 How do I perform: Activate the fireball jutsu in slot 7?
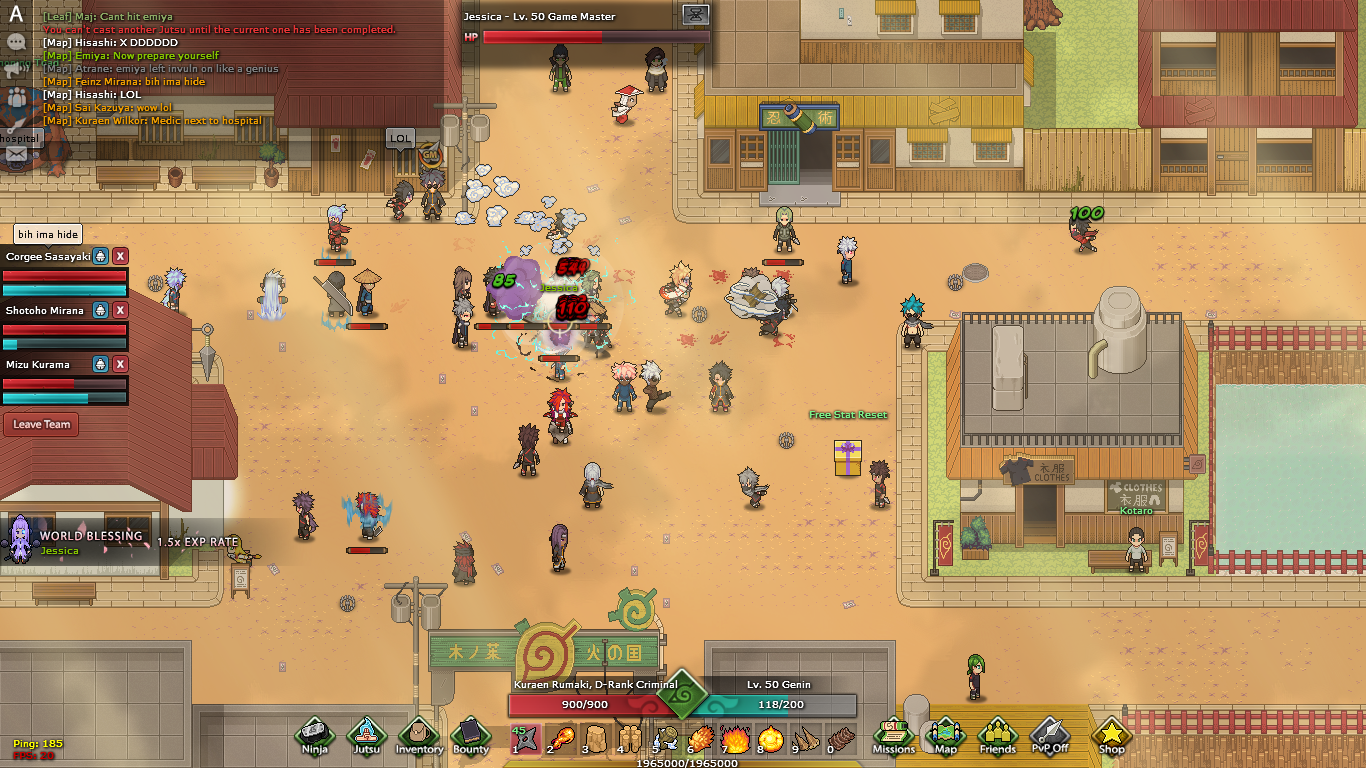pyautogui.click(x=736, y=739)
